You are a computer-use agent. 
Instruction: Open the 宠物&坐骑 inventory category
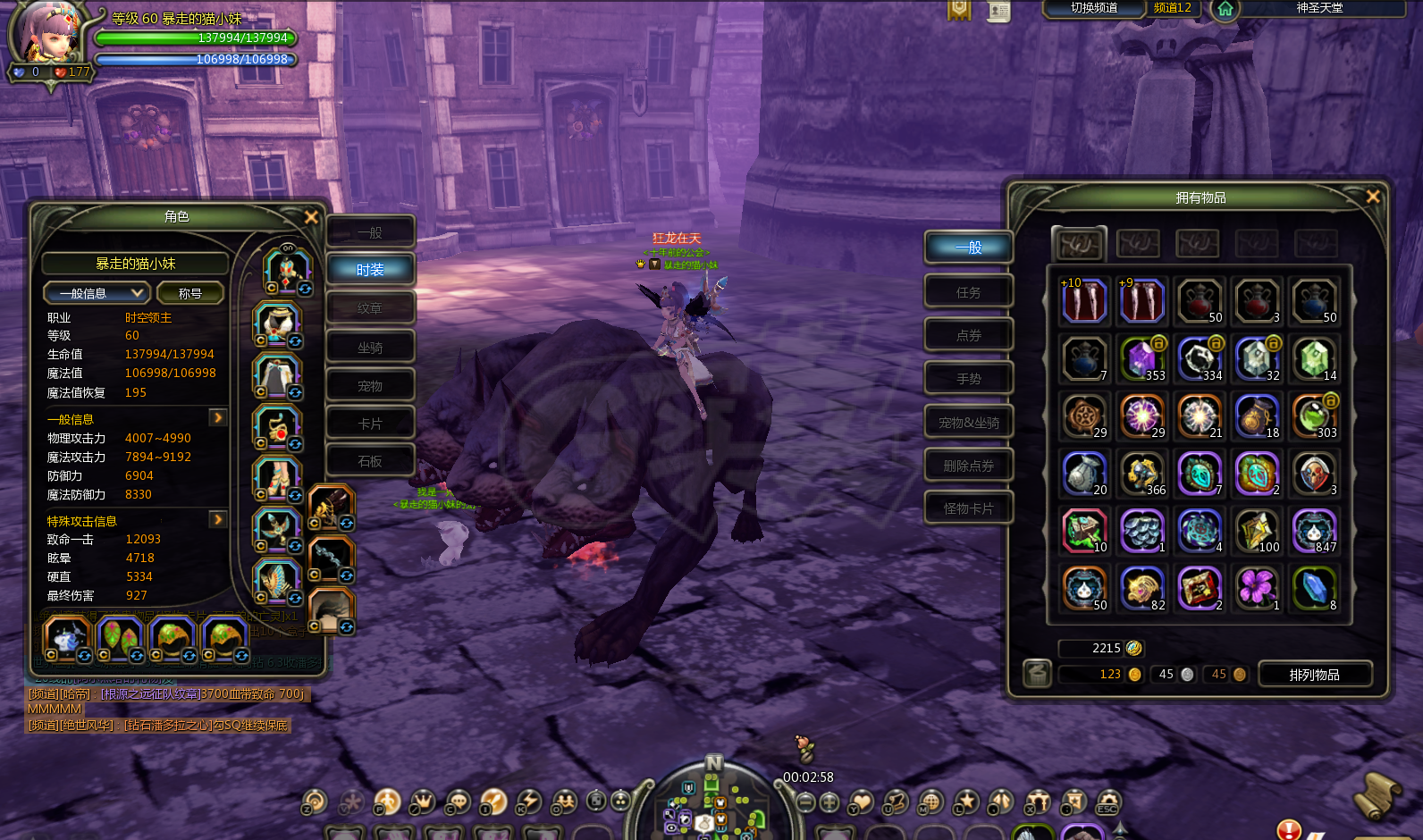pyautogui.click(x=968, y=423)
